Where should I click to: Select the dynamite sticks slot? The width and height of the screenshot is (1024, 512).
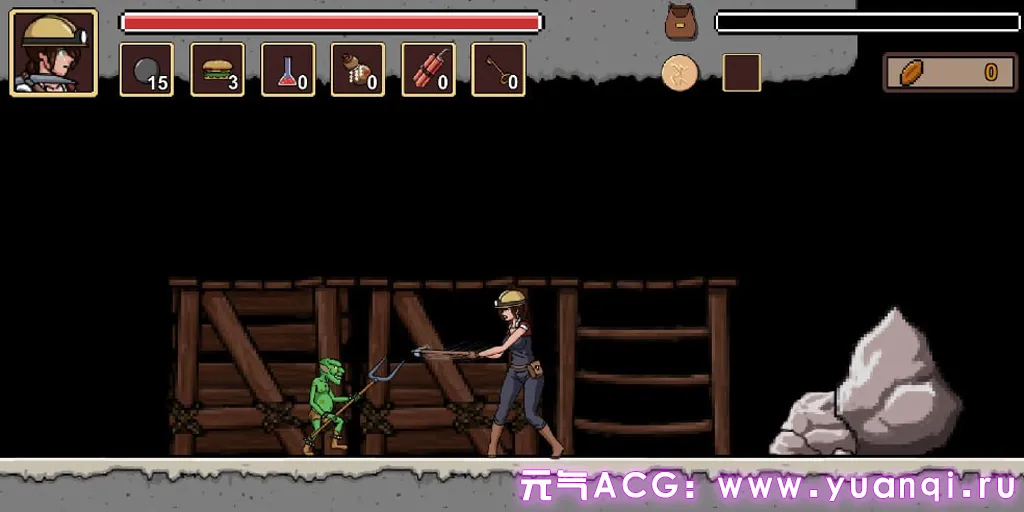pyautogui.click(x=428, y=70)
